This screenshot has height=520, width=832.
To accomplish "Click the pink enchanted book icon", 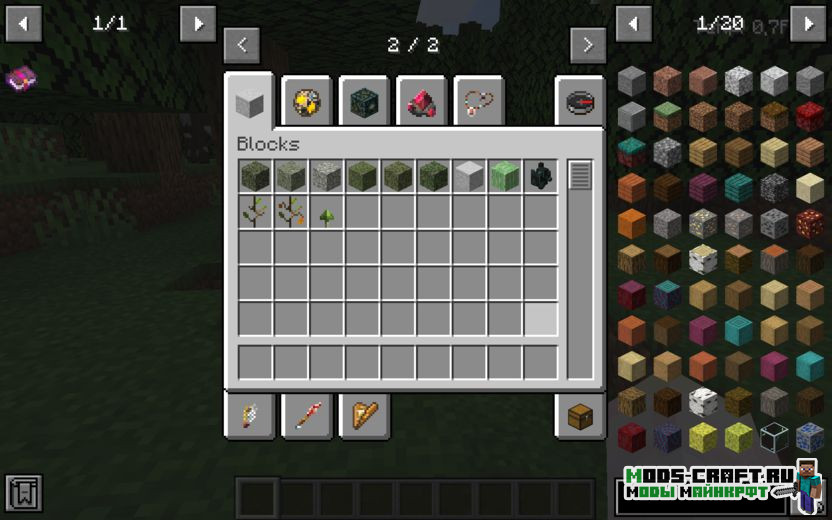I will point(21,79).
